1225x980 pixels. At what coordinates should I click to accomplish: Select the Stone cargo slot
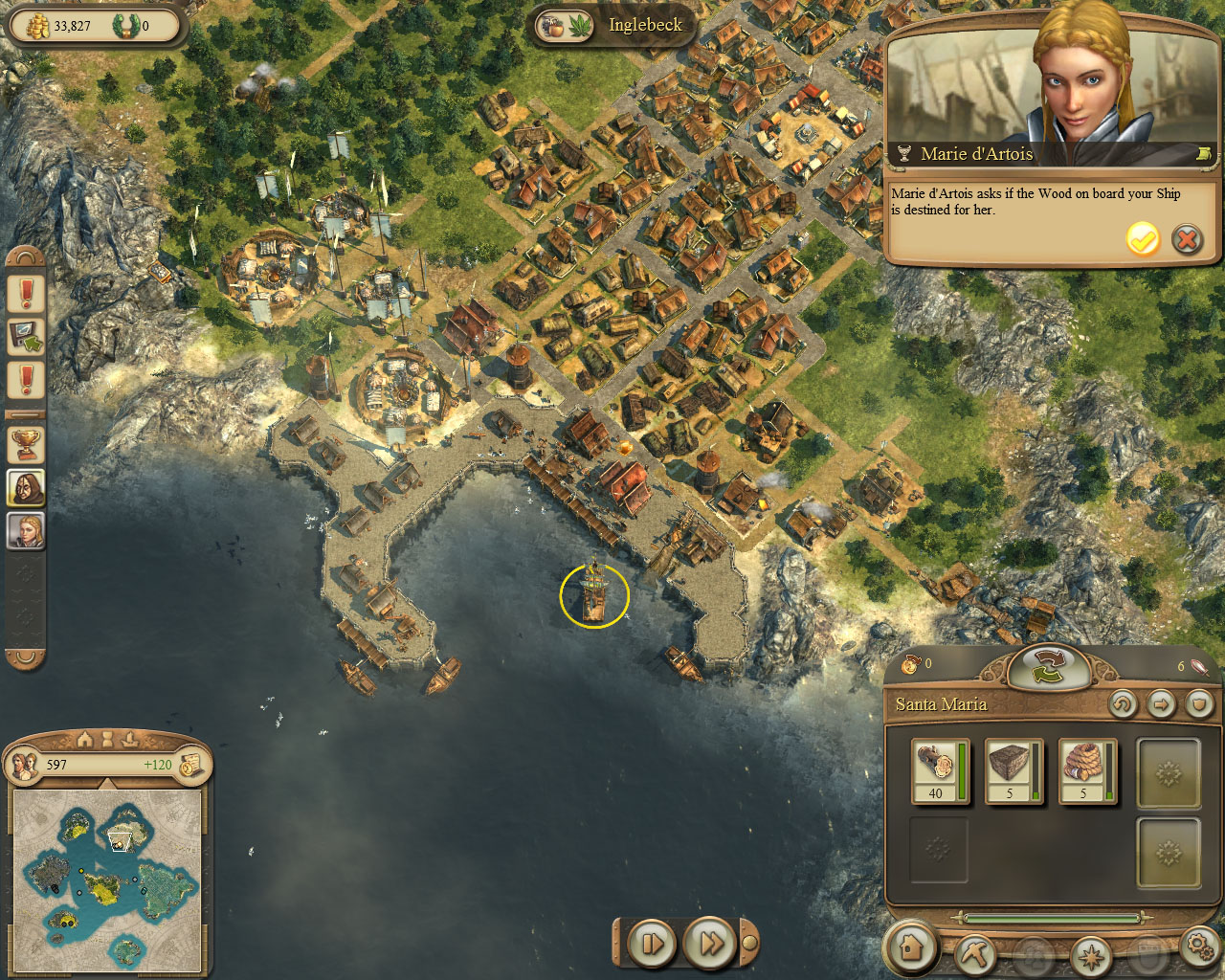[x=1013, y=771]
